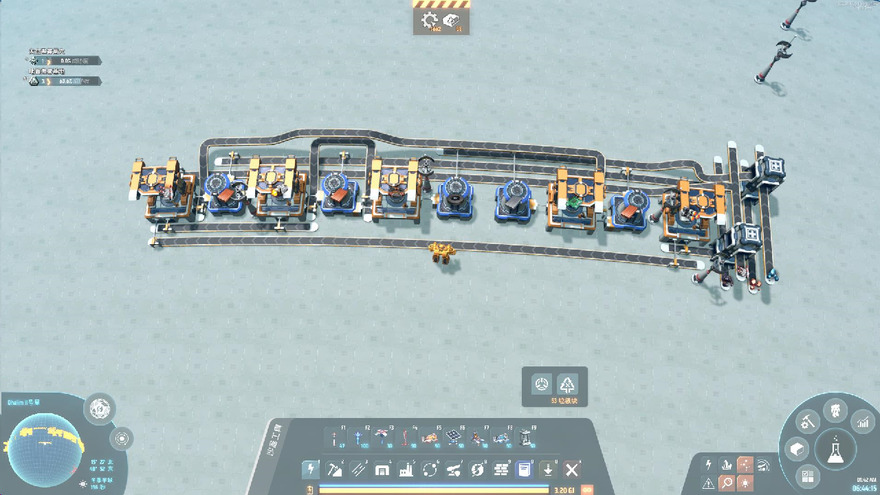880x495 pixels.
Task: Select the conveyor belt build category
Action: (358, 469)
